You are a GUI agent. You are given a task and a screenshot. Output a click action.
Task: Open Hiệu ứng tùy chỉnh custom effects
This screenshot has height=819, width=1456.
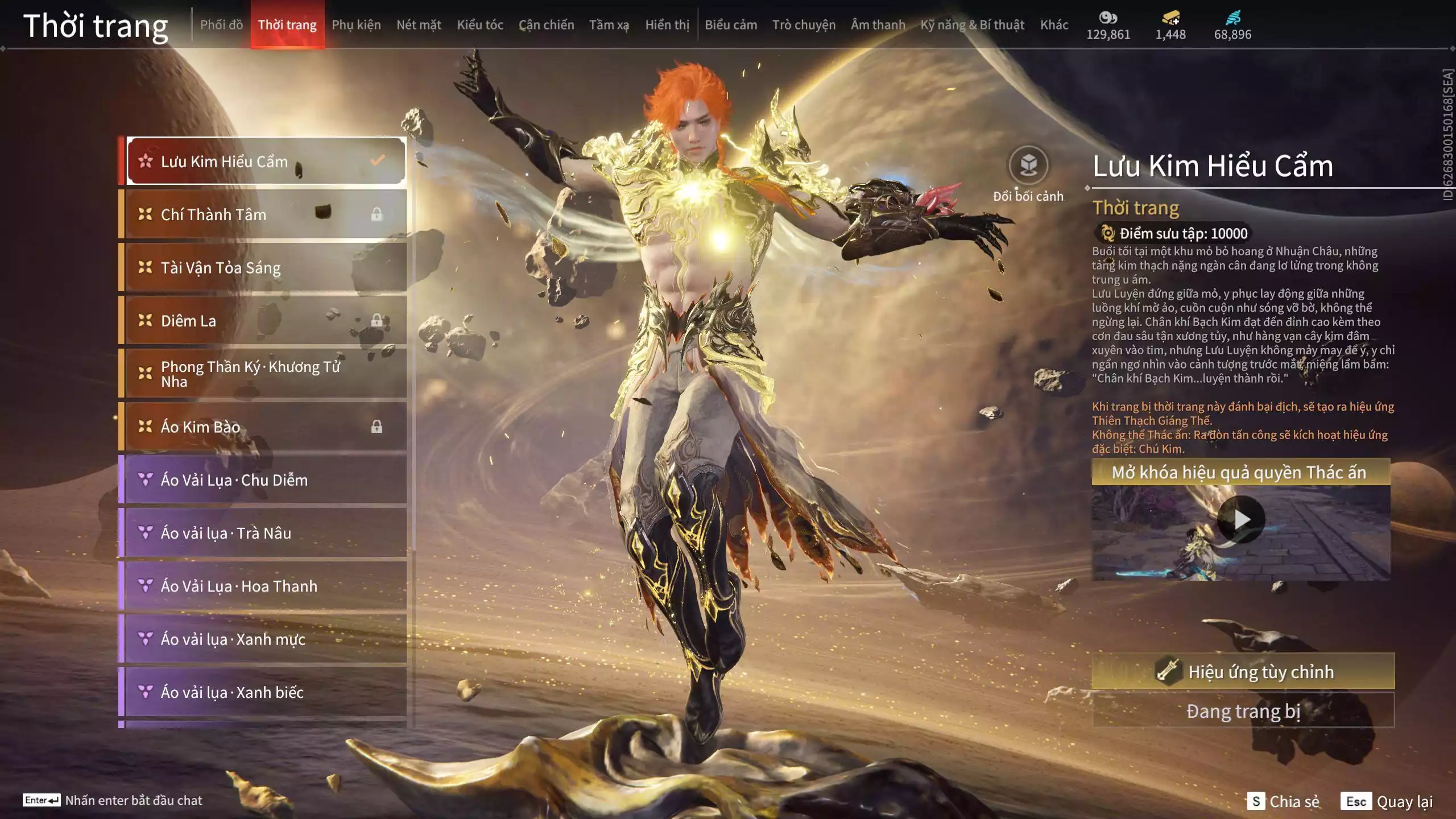1243,672
